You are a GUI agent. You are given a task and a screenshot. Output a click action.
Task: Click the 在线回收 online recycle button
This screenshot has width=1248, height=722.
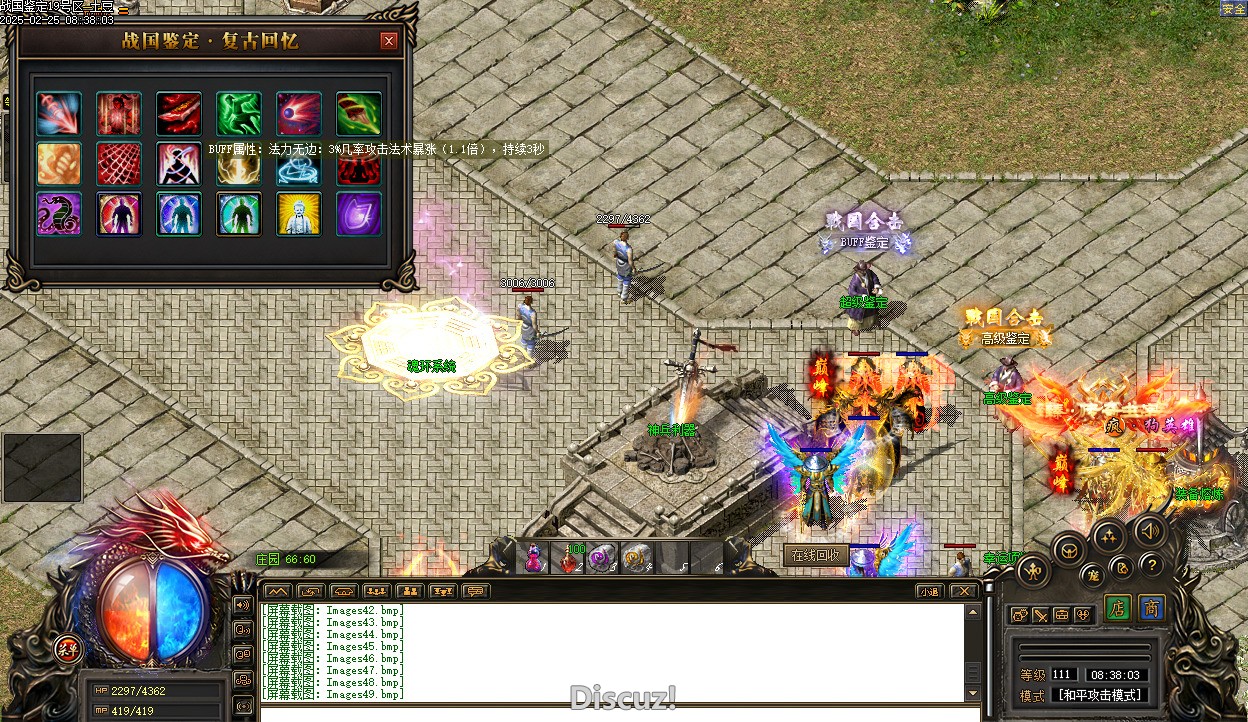(816, 555)
